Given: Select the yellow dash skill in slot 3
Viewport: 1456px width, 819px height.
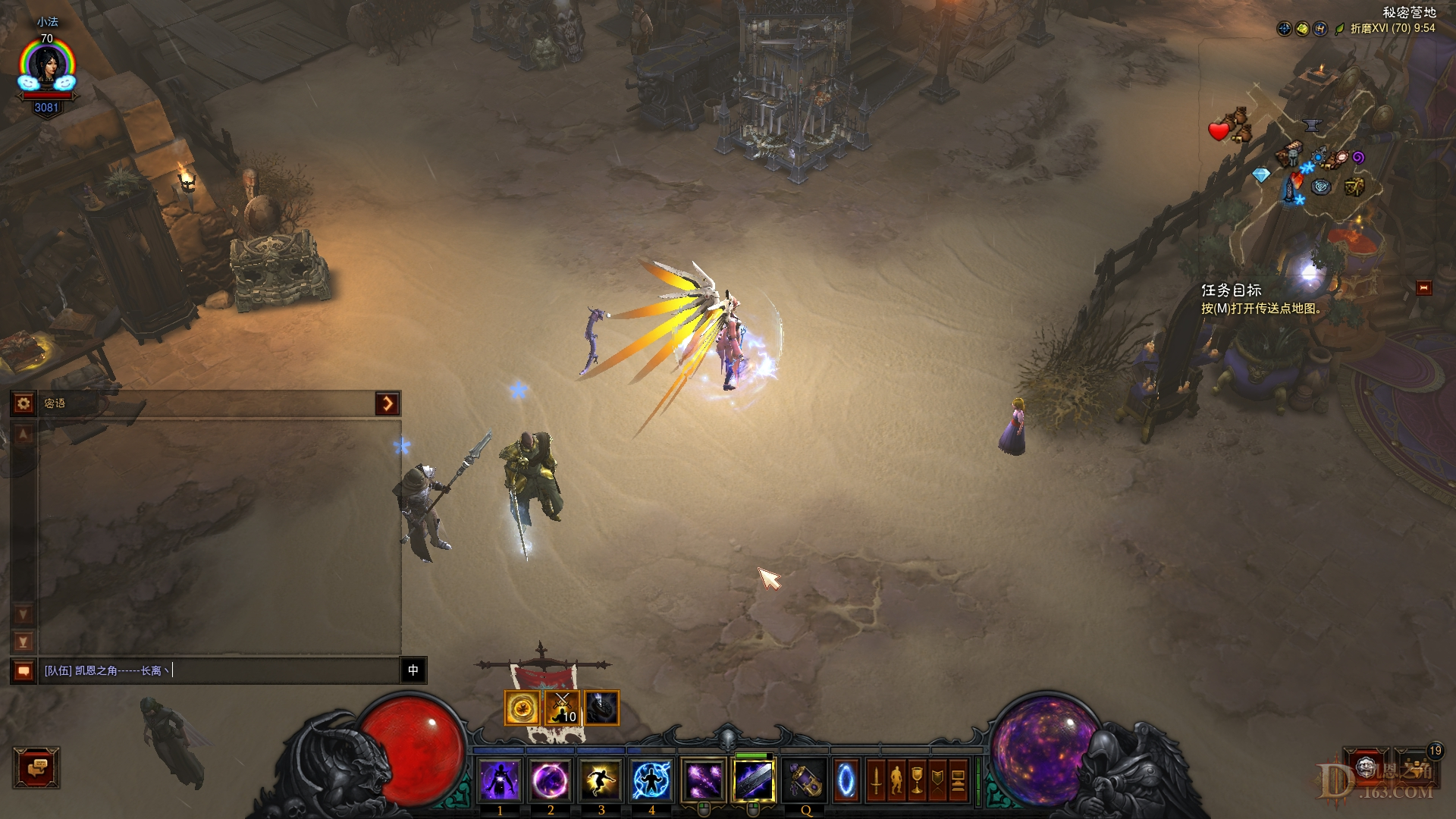Looking at the screenshot, I should tap(600, 778).
